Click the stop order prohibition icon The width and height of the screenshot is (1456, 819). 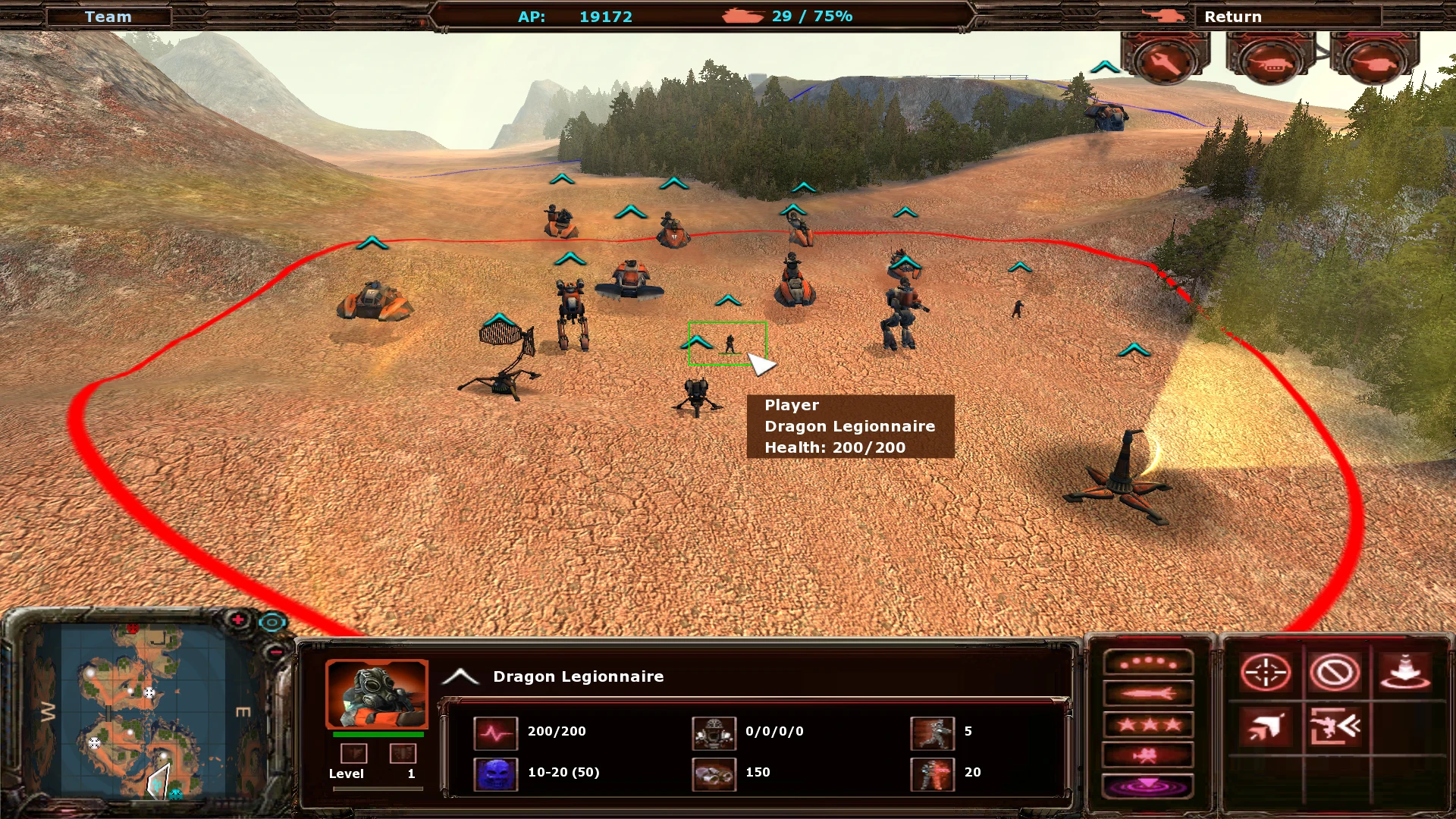[x=1334, y=673]
